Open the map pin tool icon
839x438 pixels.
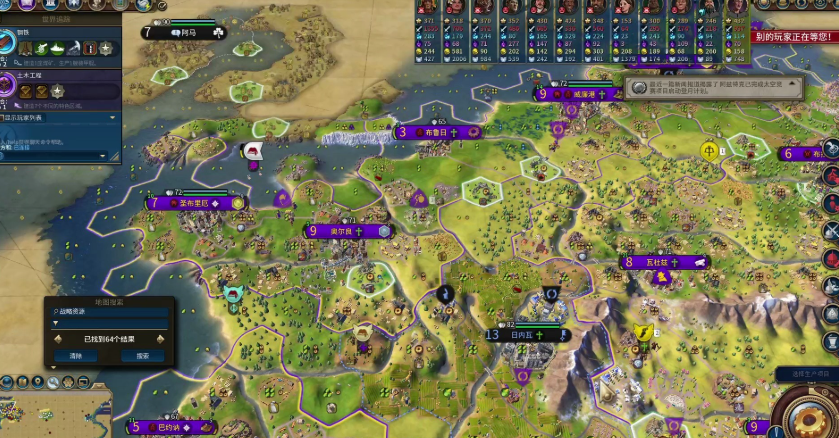36,381
